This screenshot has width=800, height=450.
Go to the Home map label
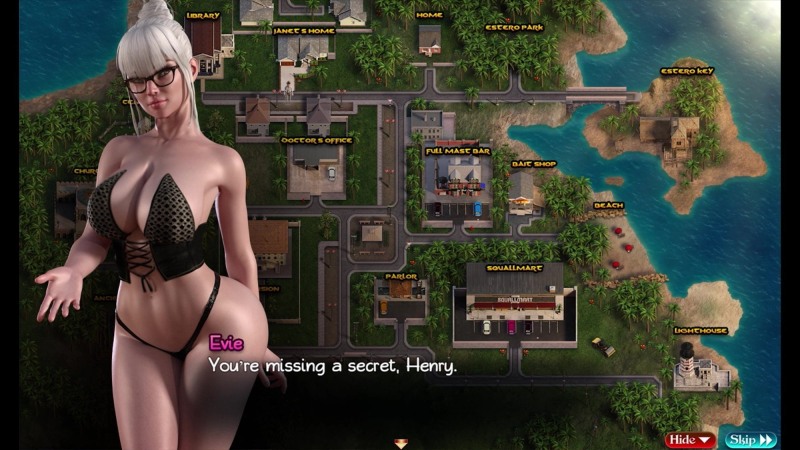(x=429, y=16)
